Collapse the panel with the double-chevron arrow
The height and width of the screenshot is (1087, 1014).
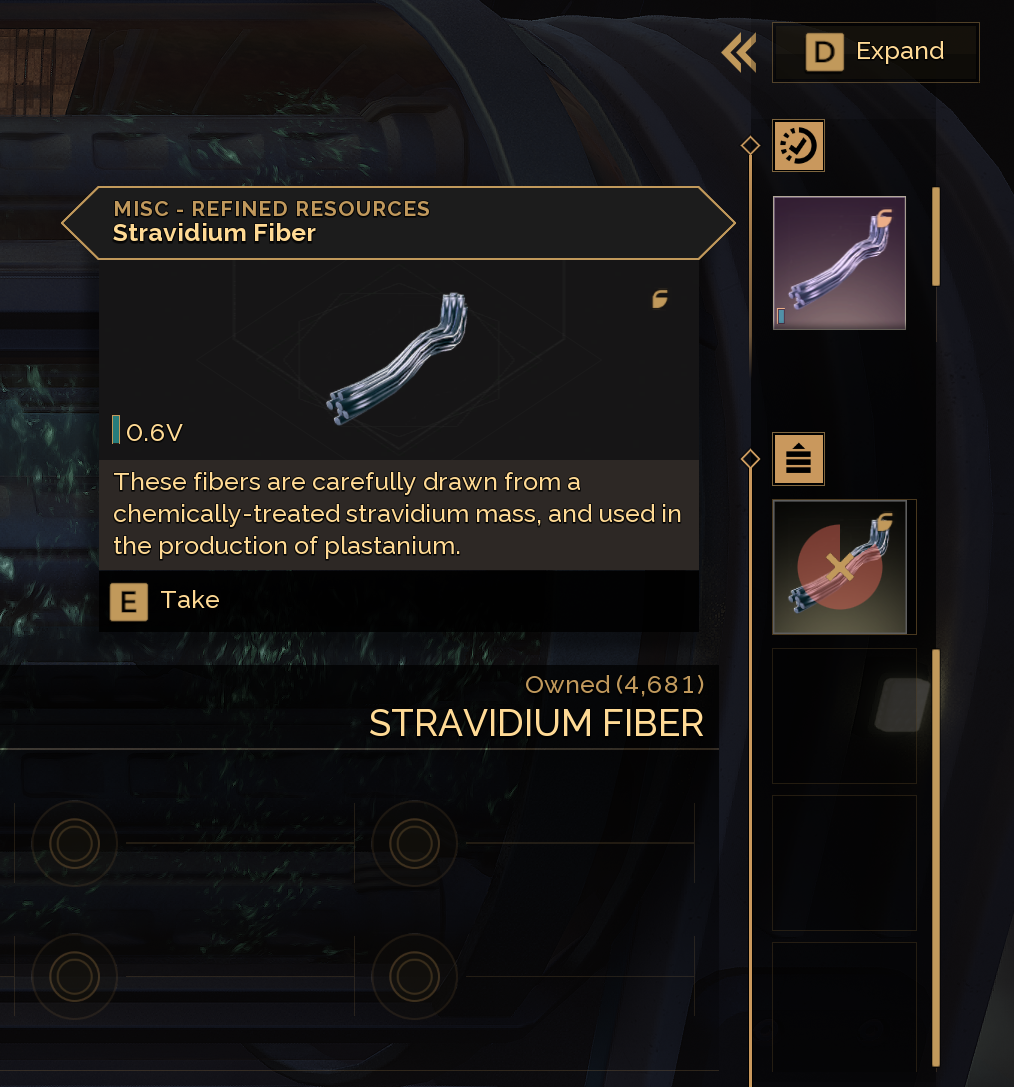pyautogui.click(x=739, y=53)
